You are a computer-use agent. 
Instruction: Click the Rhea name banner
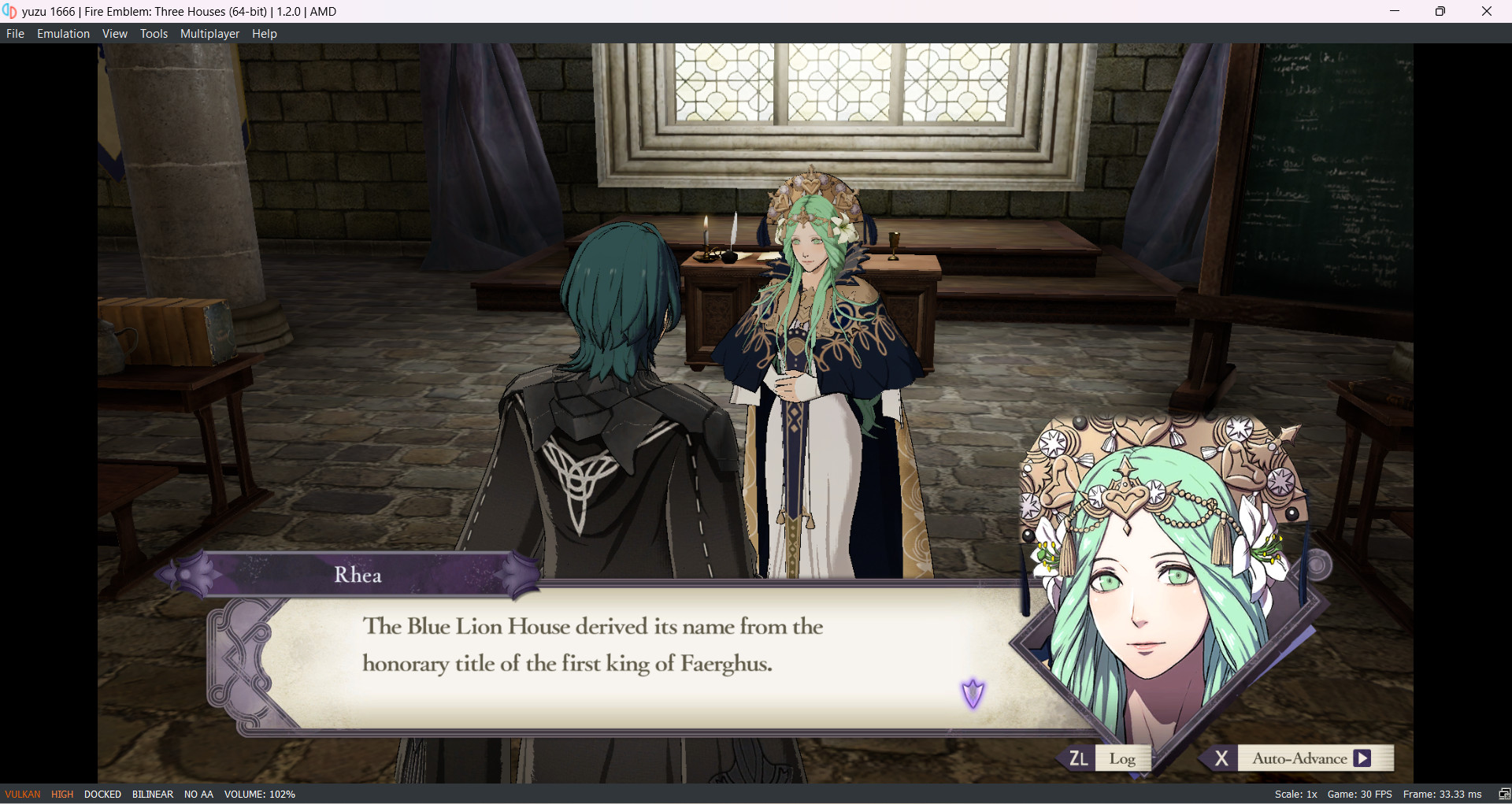[358, 574]
